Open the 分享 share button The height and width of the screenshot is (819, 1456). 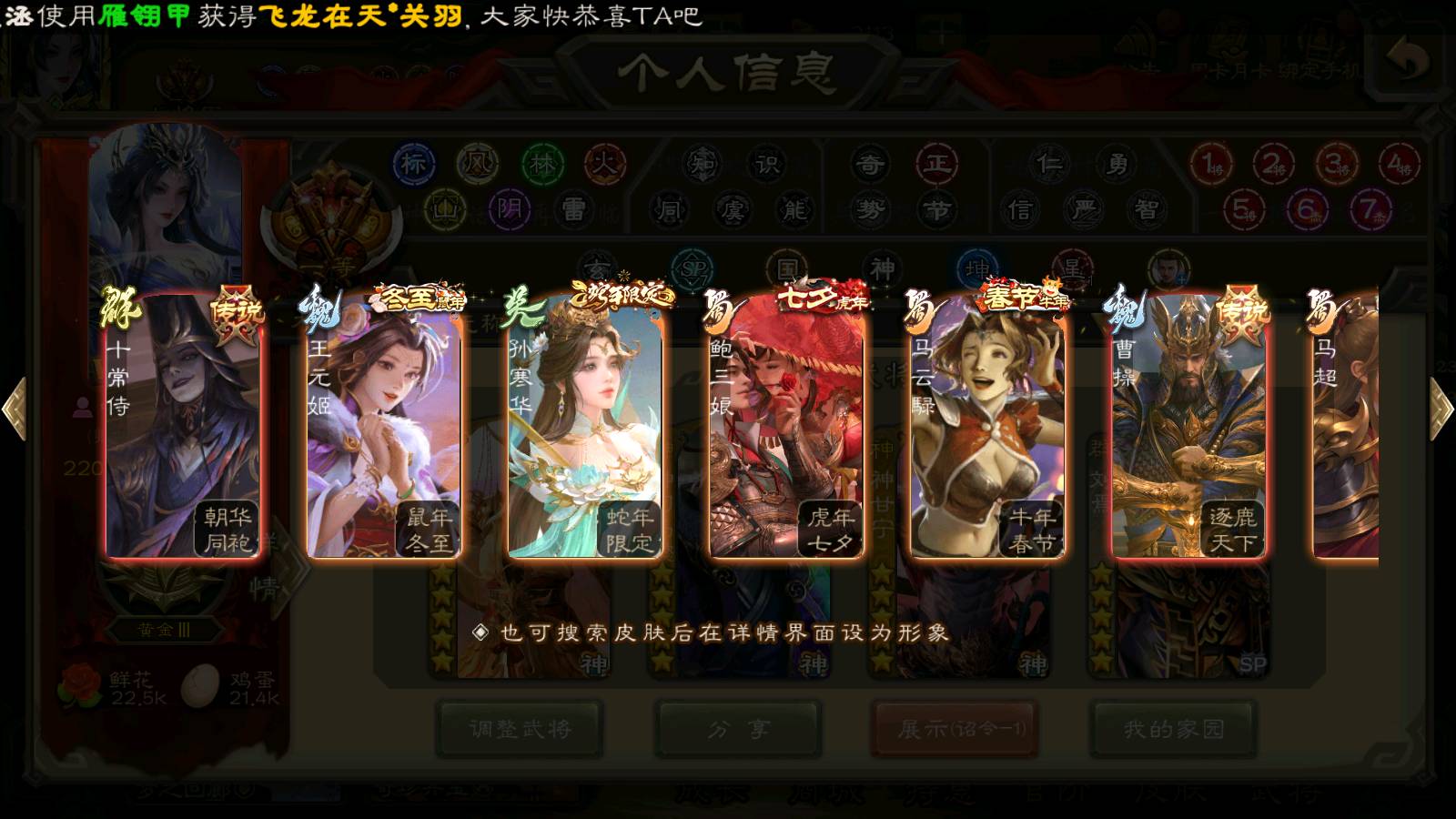pos(739,729)
